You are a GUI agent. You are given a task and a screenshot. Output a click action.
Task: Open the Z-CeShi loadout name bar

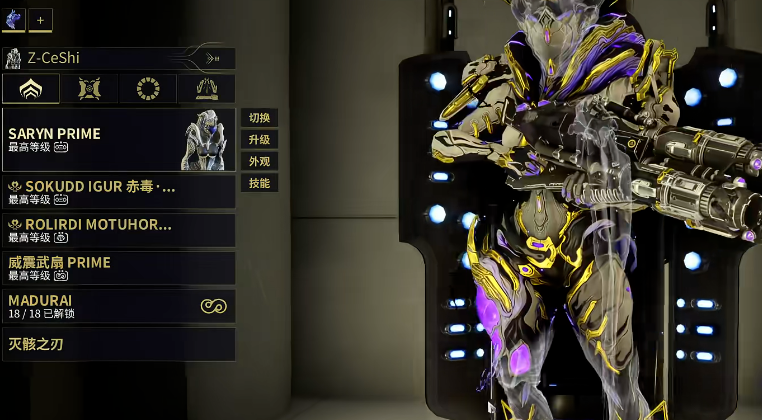click(x=118, y=59)
